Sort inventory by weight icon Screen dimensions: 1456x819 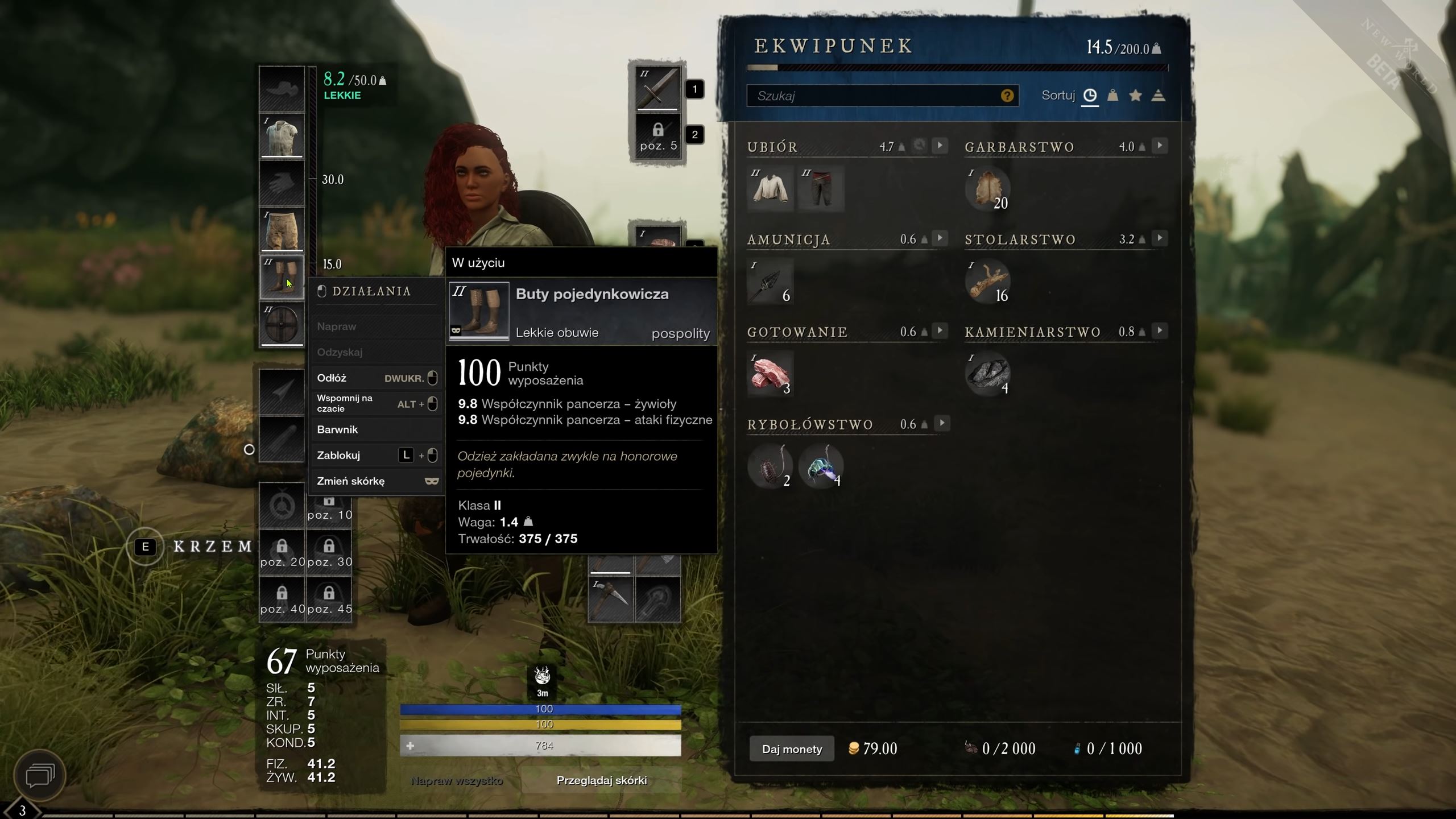pos(1112,96)
